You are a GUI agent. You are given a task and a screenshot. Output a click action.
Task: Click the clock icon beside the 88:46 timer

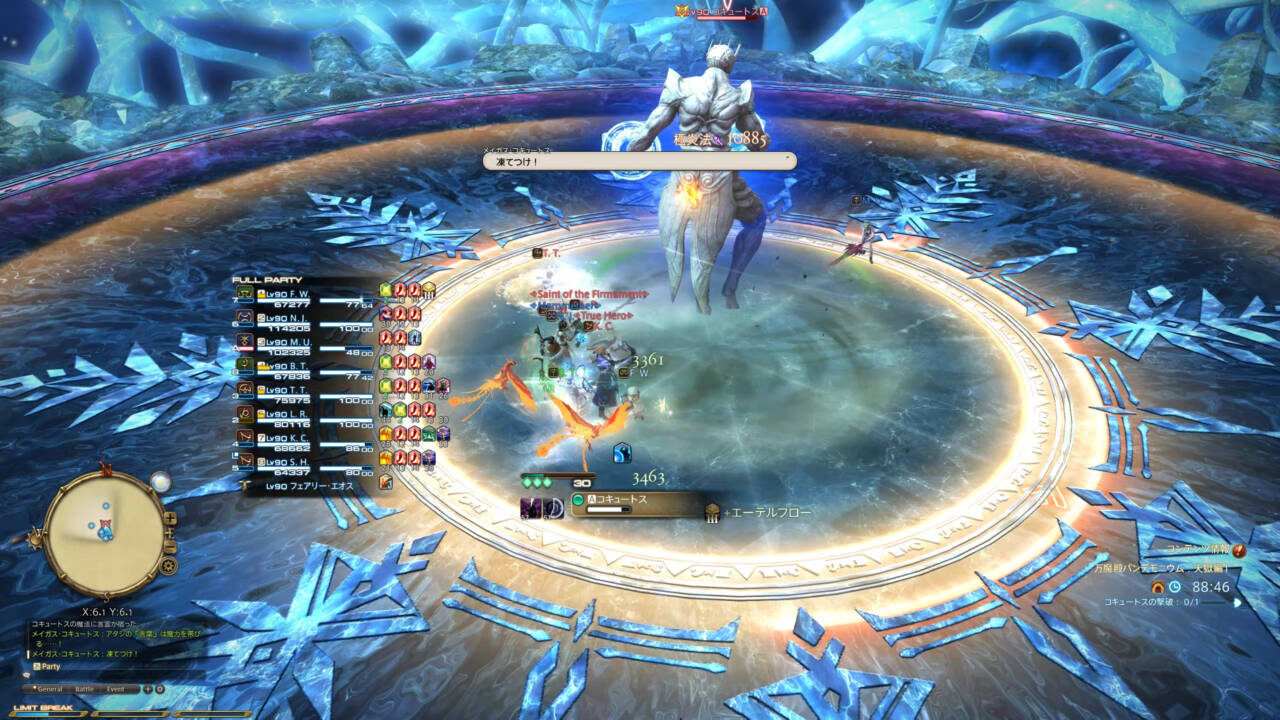[x=1175, y=587]
